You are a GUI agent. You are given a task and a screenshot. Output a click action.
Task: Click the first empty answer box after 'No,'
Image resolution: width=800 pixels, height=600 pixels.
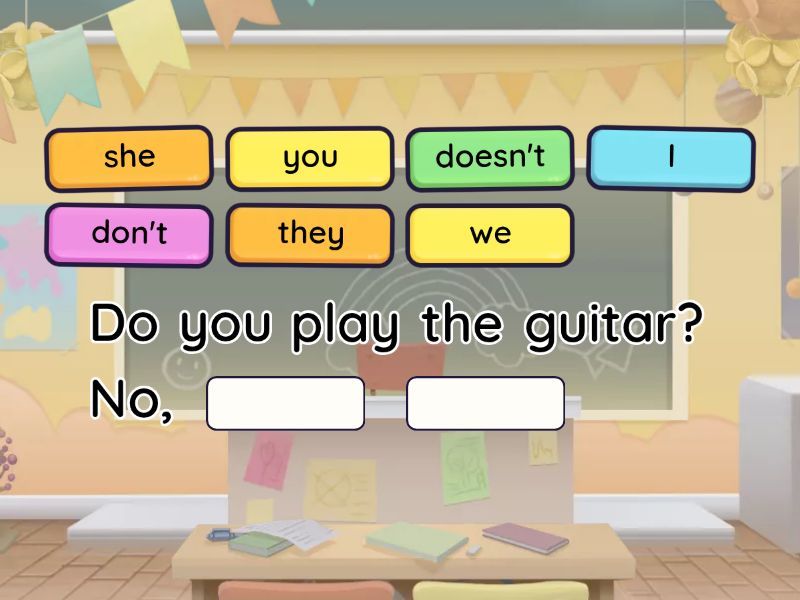[x=285, y=403]
